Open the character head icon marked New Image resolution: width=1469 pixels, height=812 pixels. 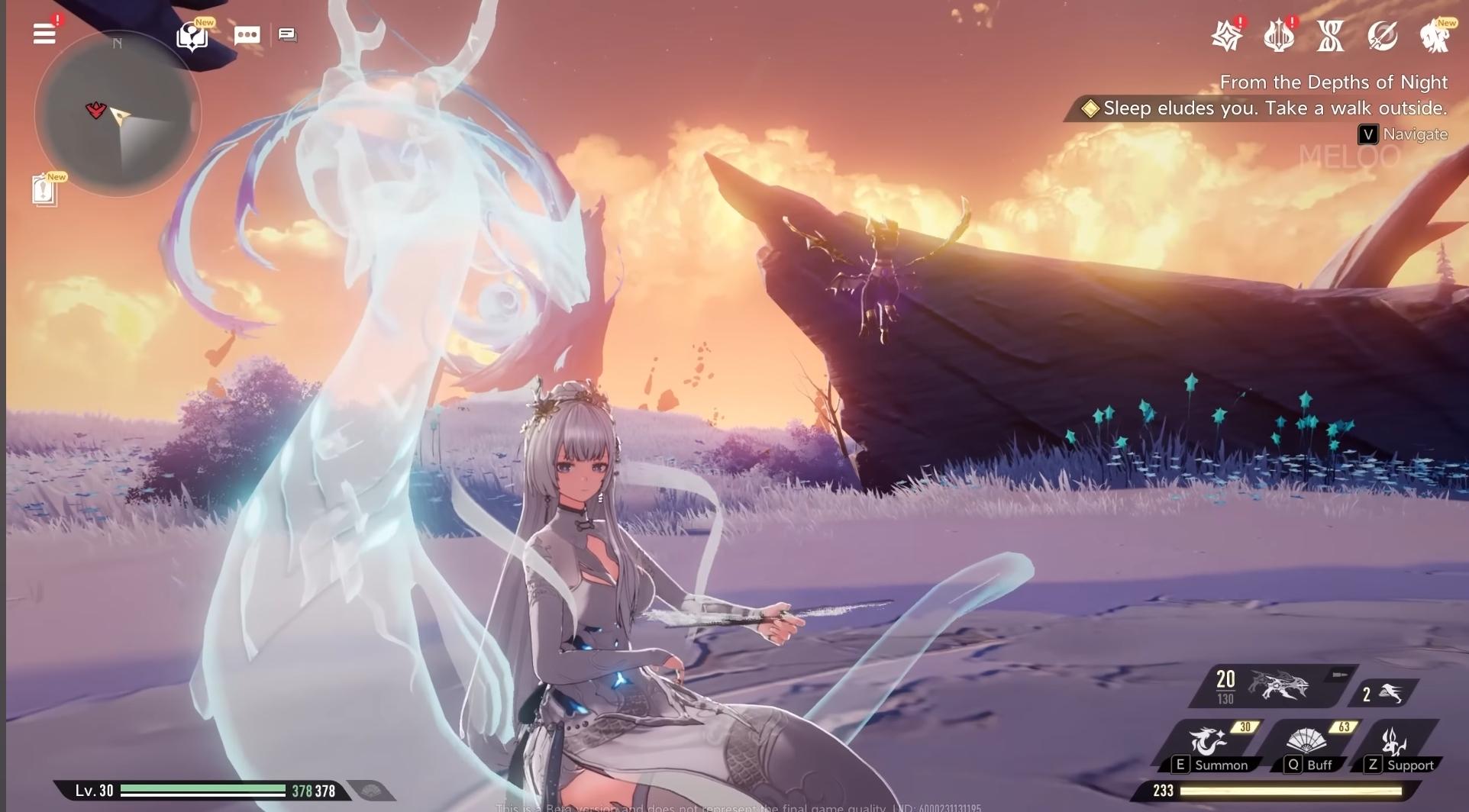pos(1434,36)
